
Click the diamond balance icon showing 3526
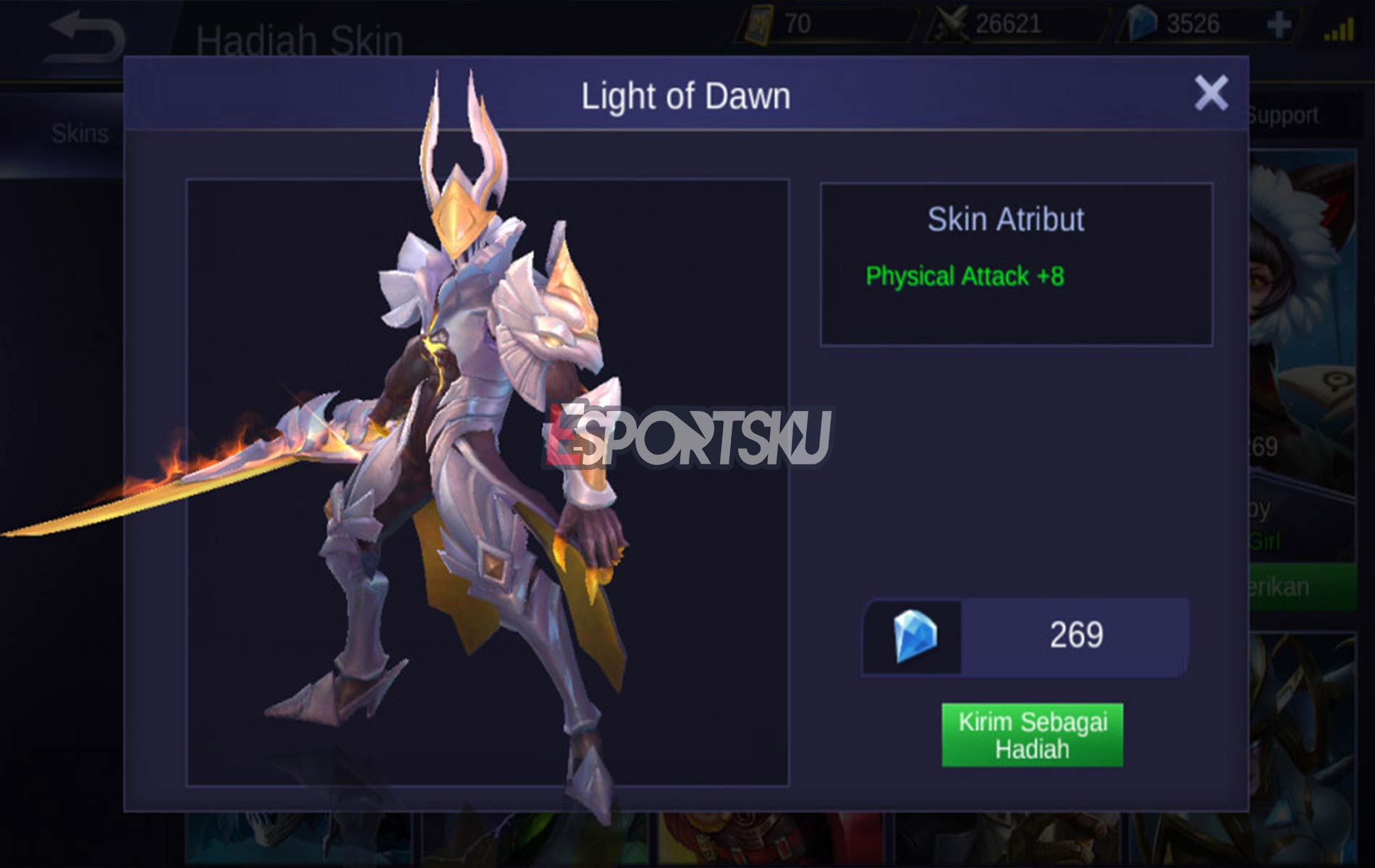pos(1141,24)
